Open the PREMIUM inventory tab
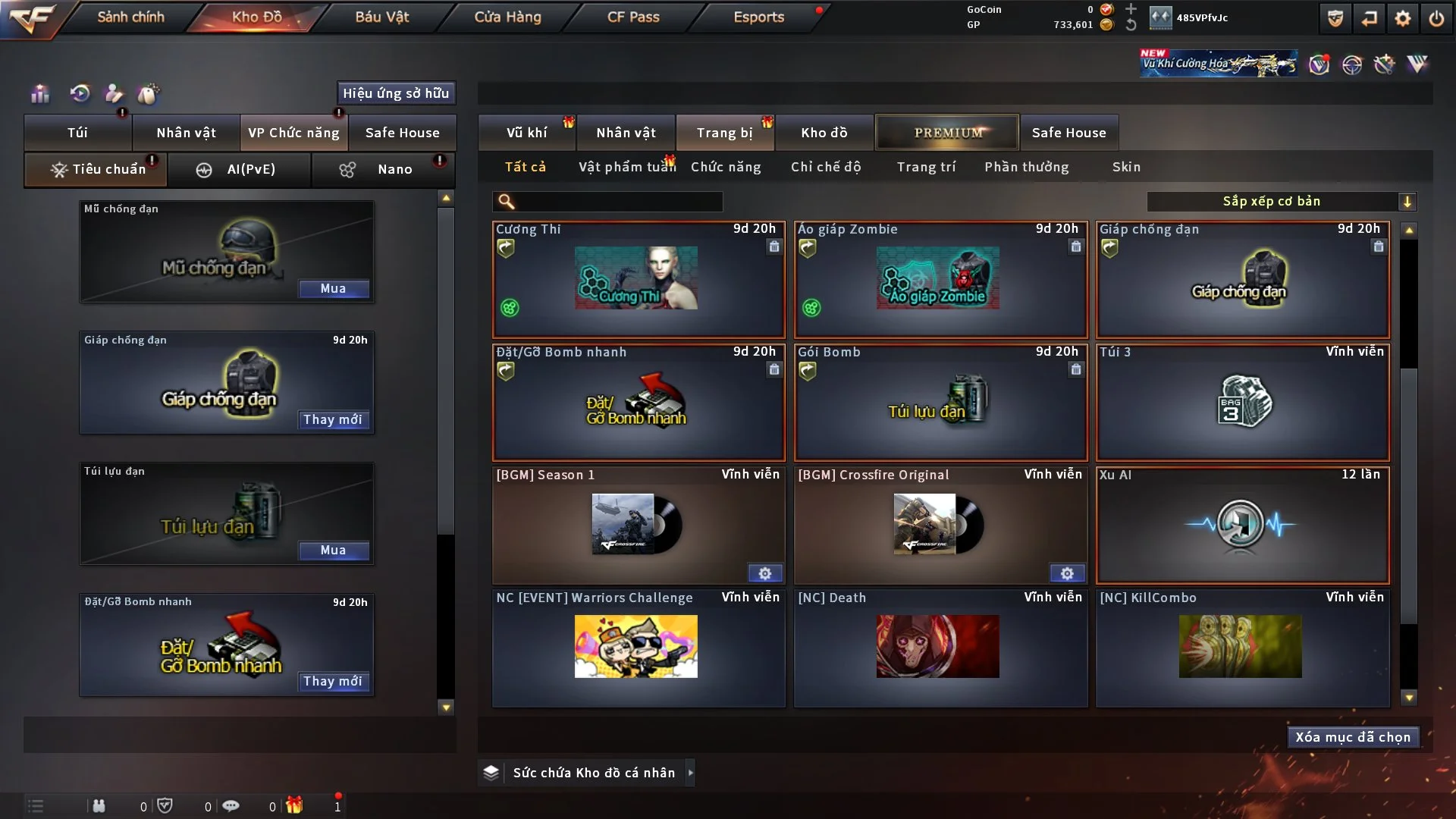Viewport: 1456px width, 819px height. 947,133
